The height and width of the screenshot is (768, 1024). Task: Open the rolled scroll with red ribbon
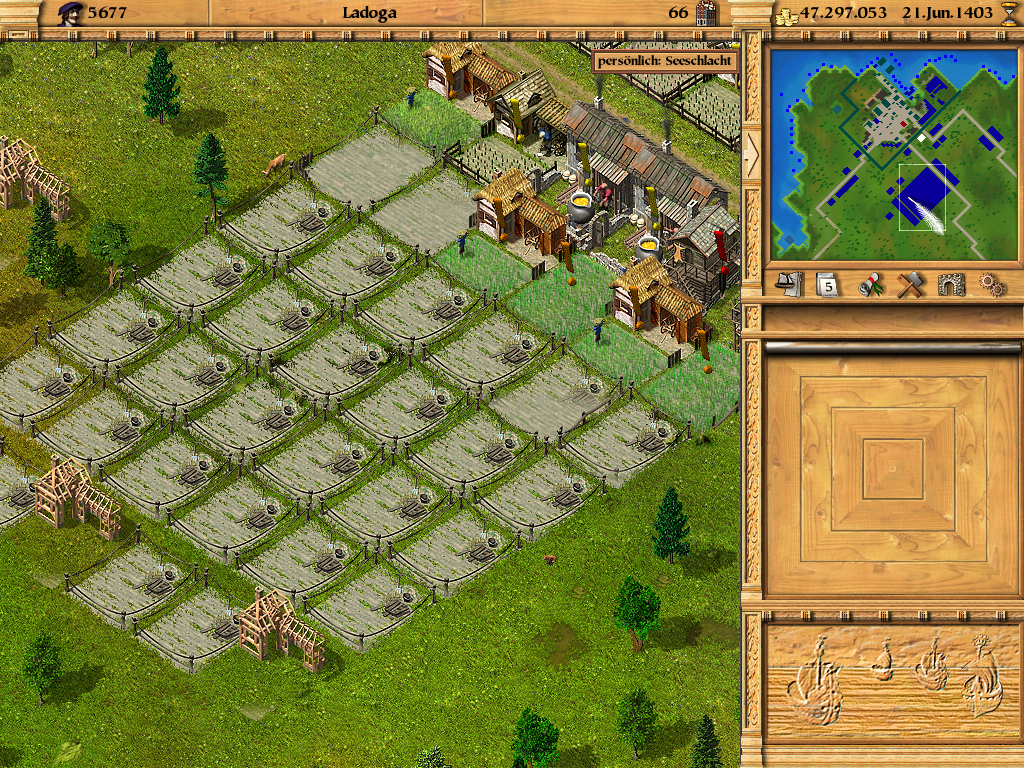click(x=870, y=284)
